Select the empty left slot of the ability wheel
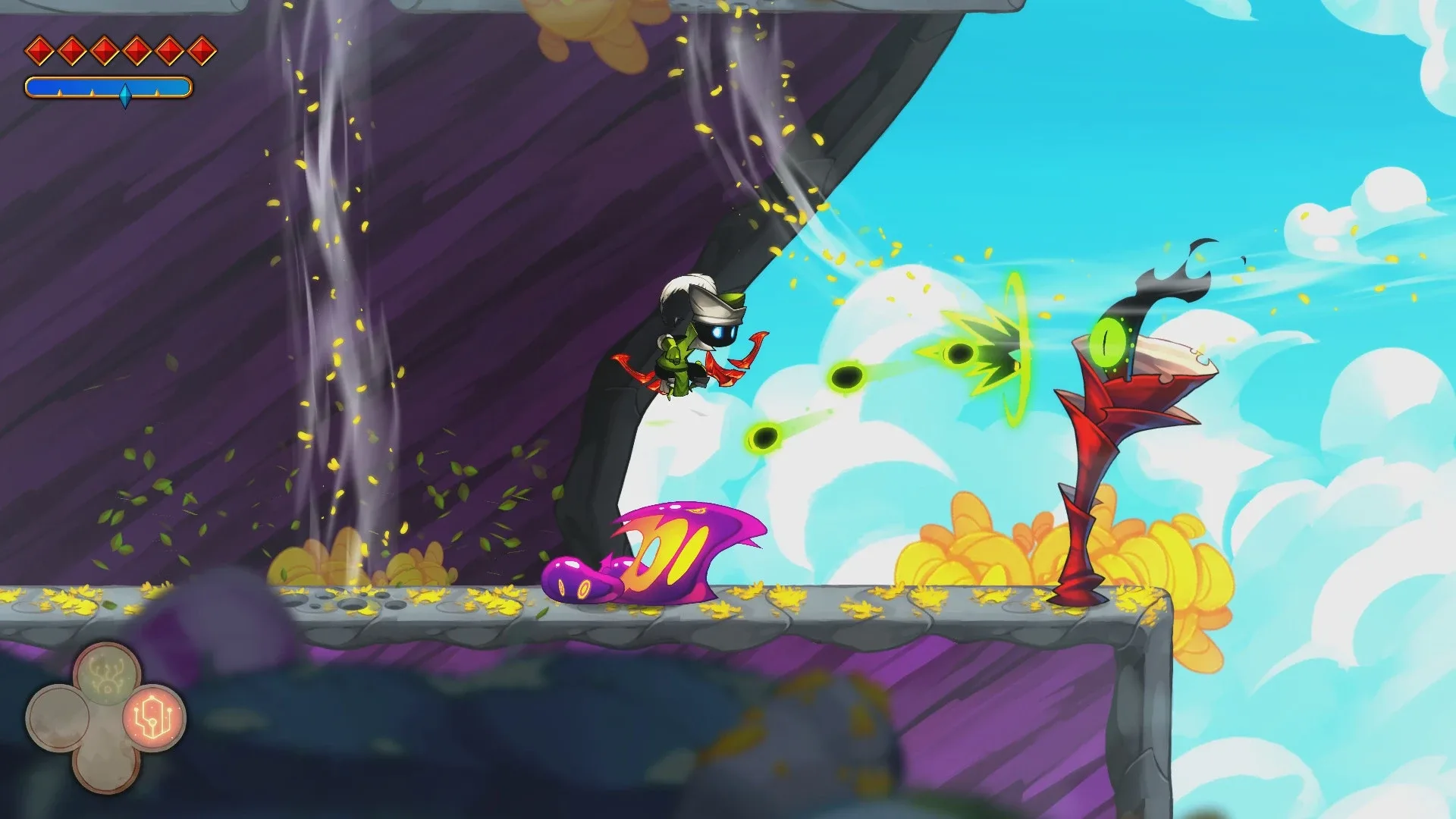The height and width of the screenshot is (819, 1456). pyautogui.click(x=61, y=717)
